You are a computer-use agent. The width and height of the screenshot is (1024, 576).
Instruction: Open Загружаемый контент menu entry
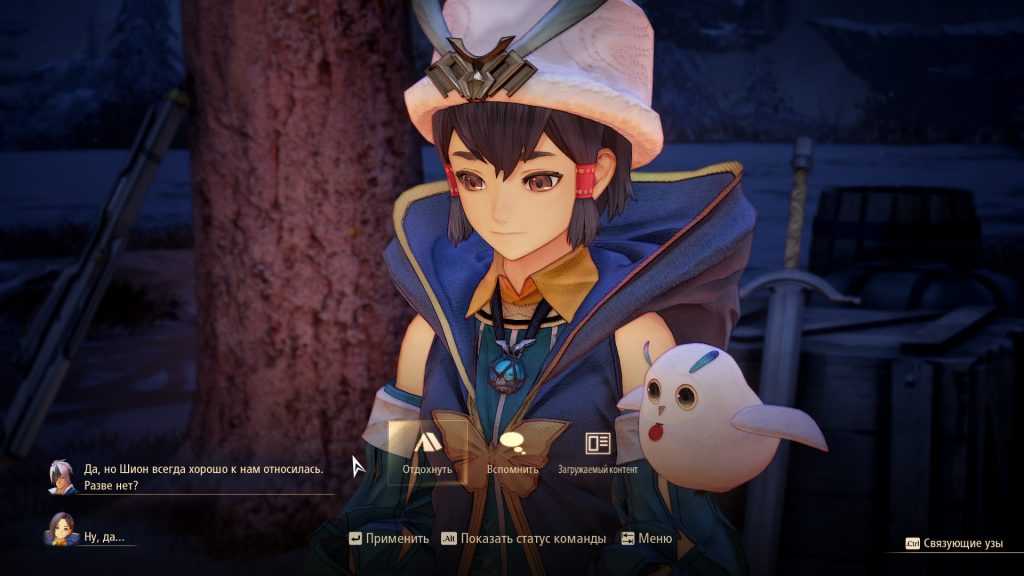[598, 449]
